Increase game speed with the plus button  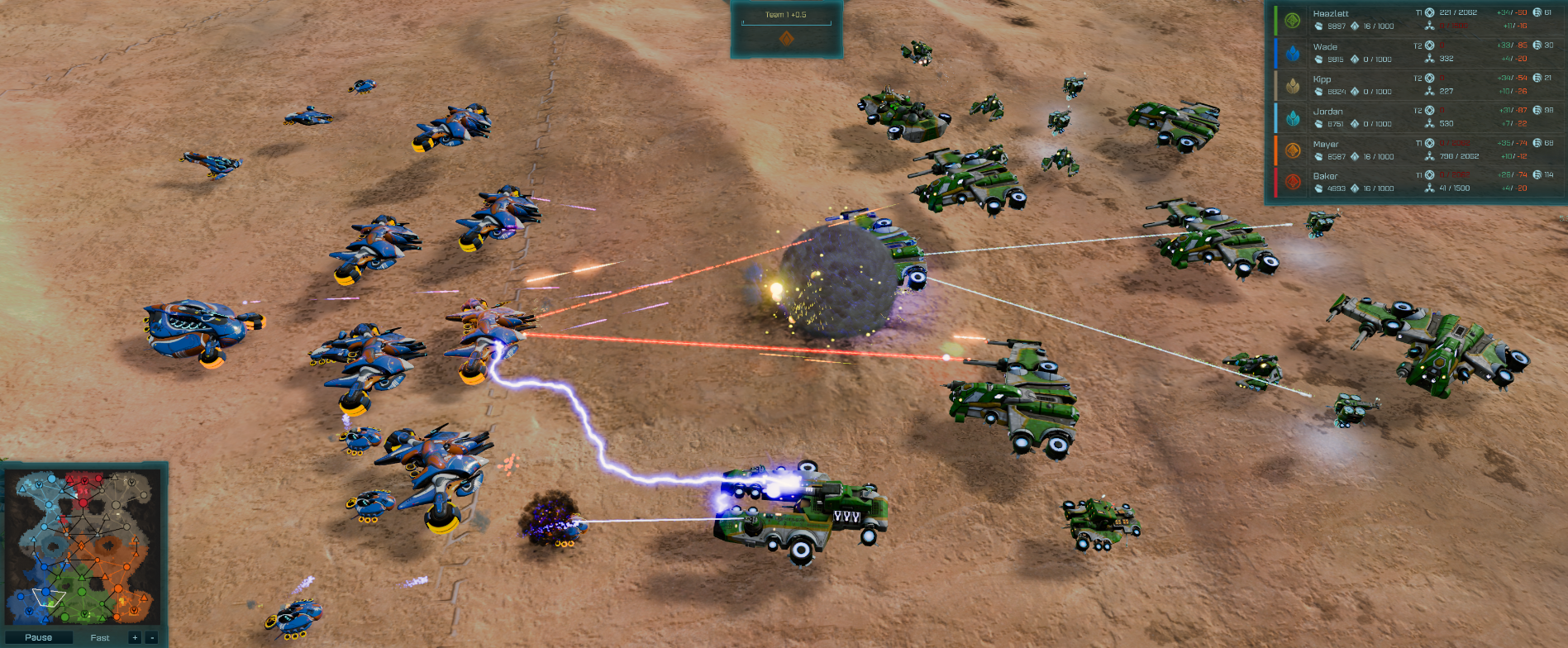(133, 637)
